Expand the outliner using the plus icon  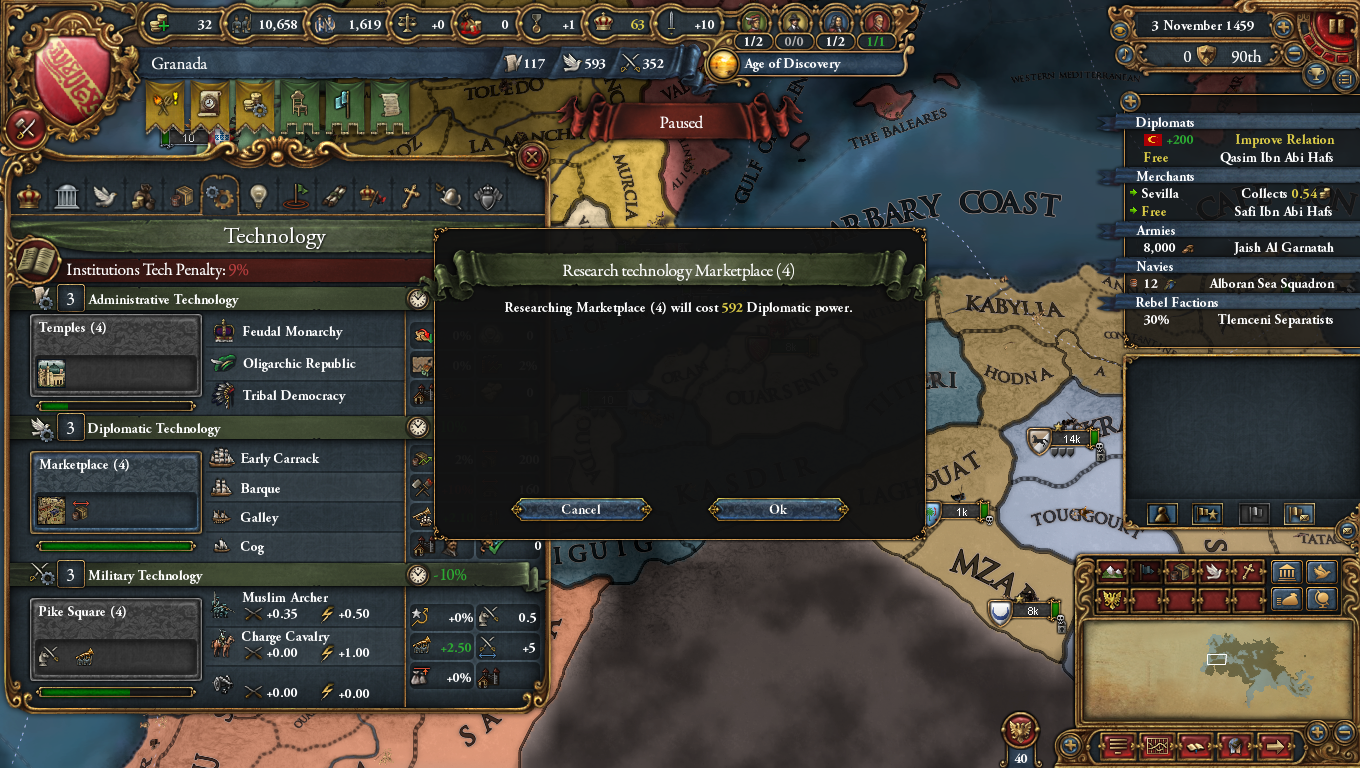click(x=1129, y=100)
